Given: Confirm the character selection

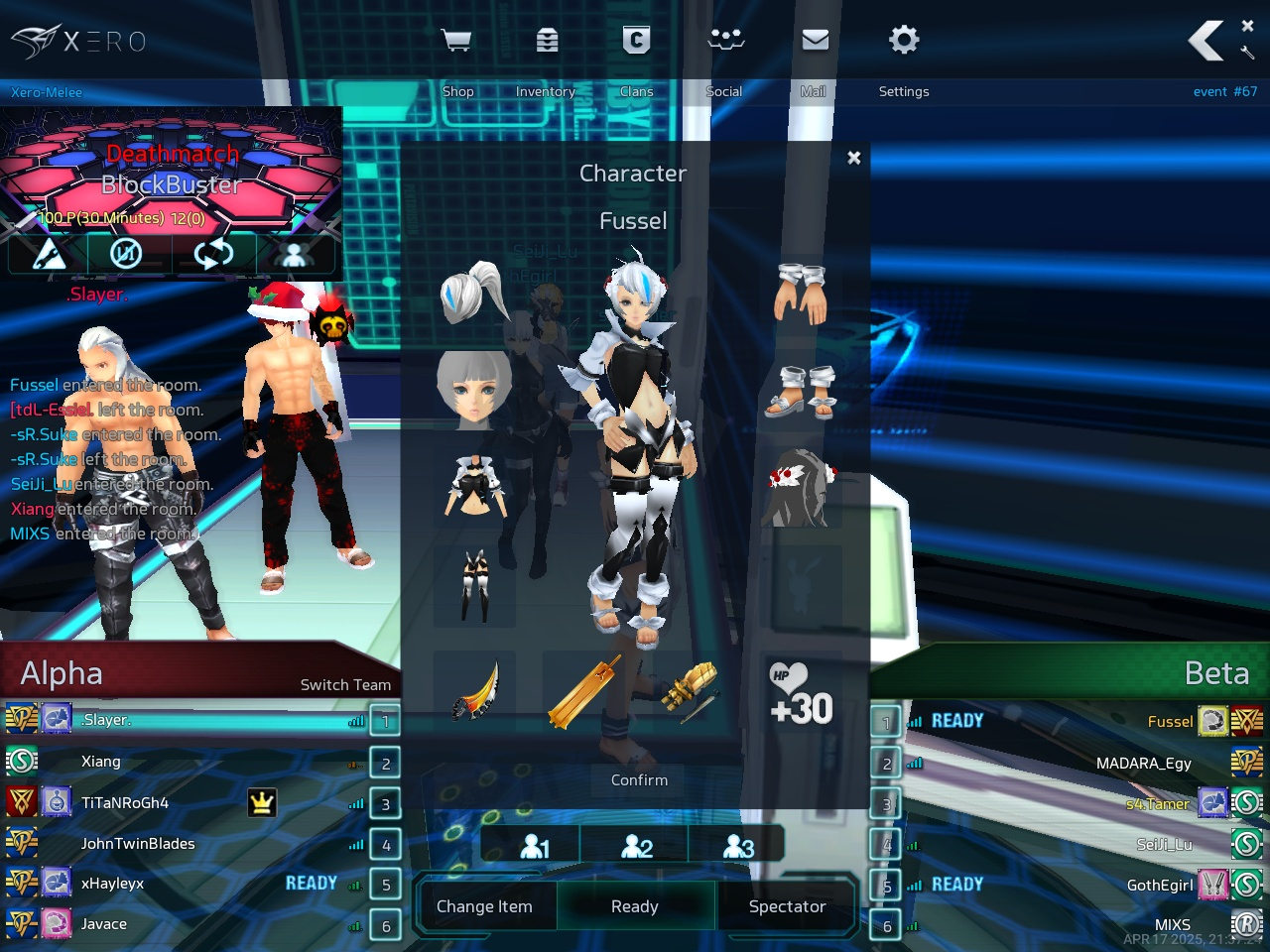Looking at the screenshot, I should tap(639, 780).
